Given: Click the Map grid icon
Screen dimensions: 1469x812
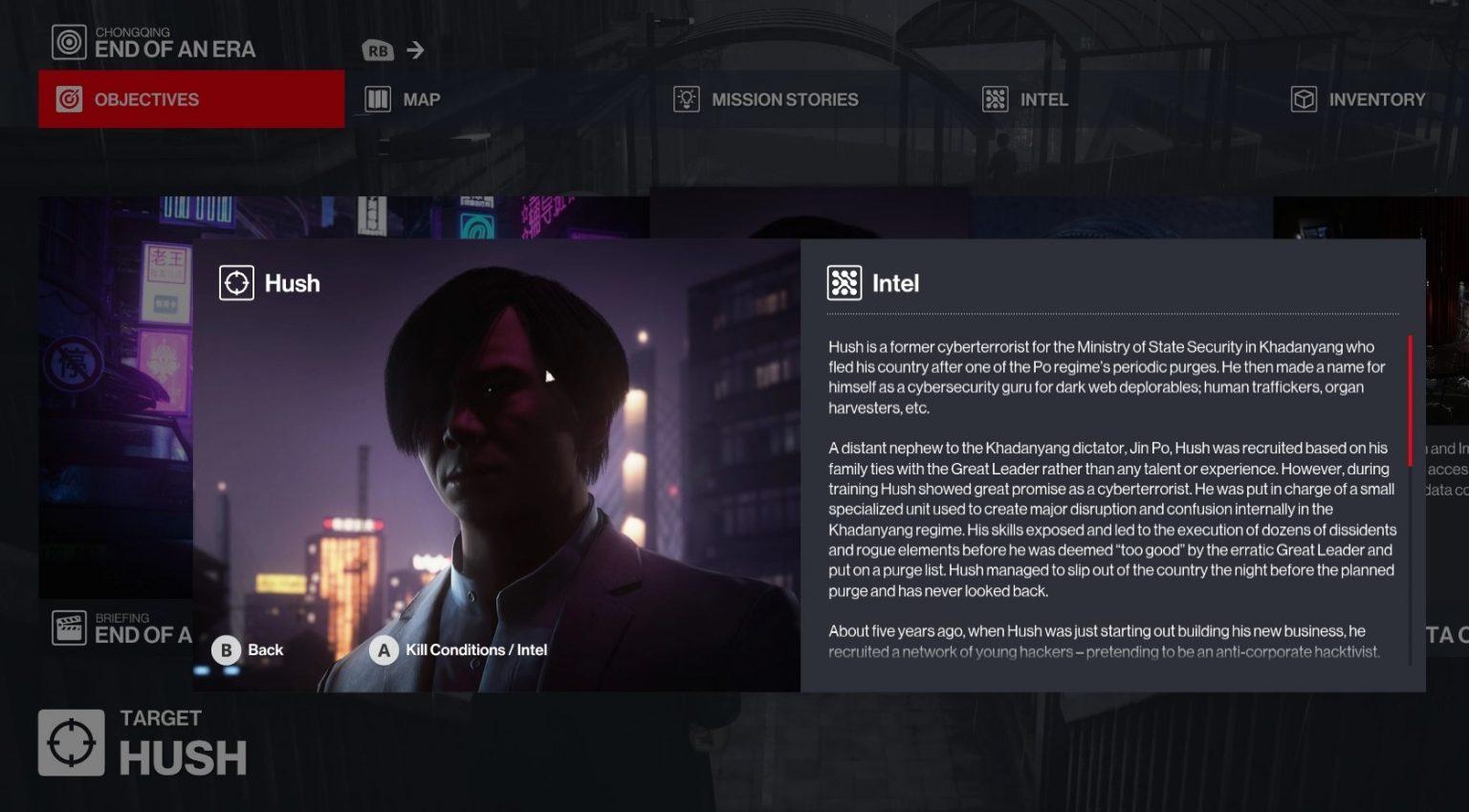Looking at the screenshot, I should 377,99.
